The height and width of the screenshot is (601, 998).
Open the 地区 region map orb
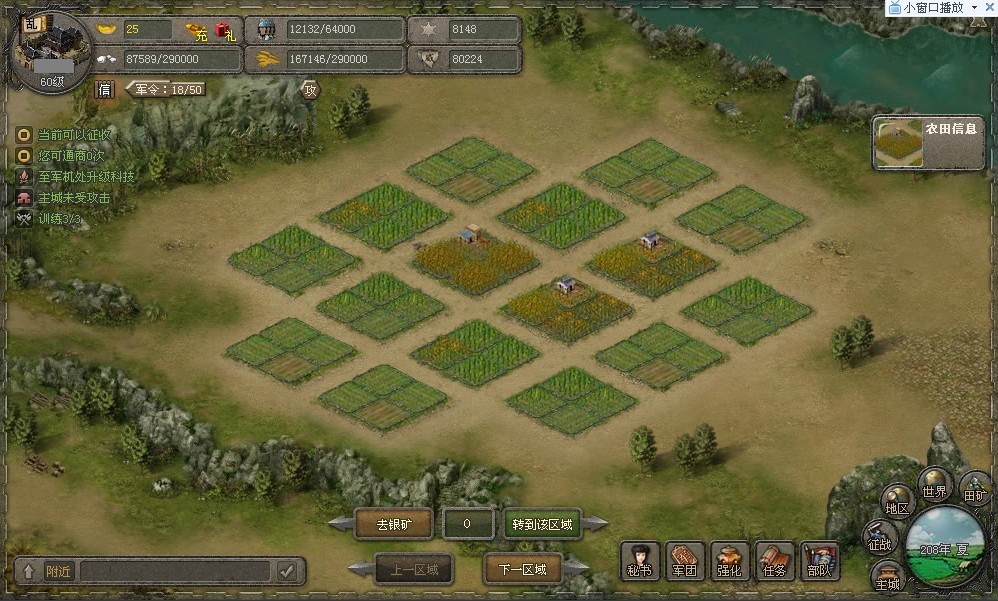pos(897,503)
